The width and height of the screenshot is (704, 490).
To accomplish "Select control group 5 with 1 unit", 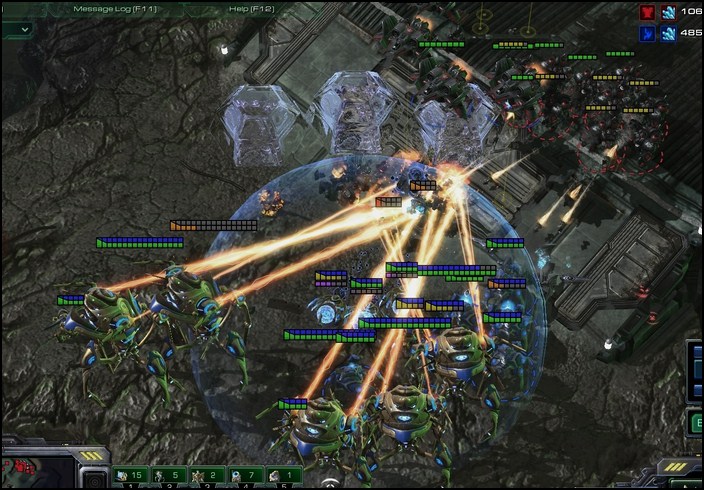I will [281, 476].
